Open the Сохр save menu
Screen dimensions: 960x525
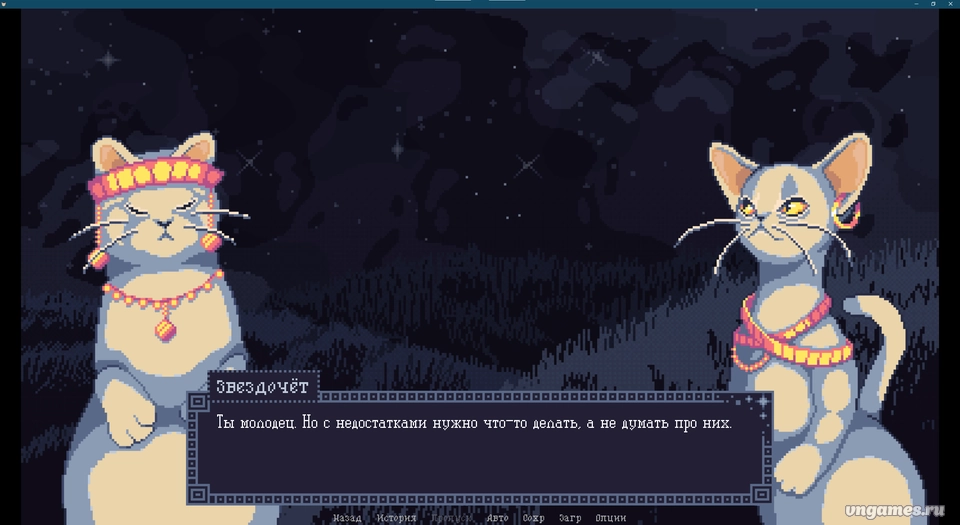534,518
